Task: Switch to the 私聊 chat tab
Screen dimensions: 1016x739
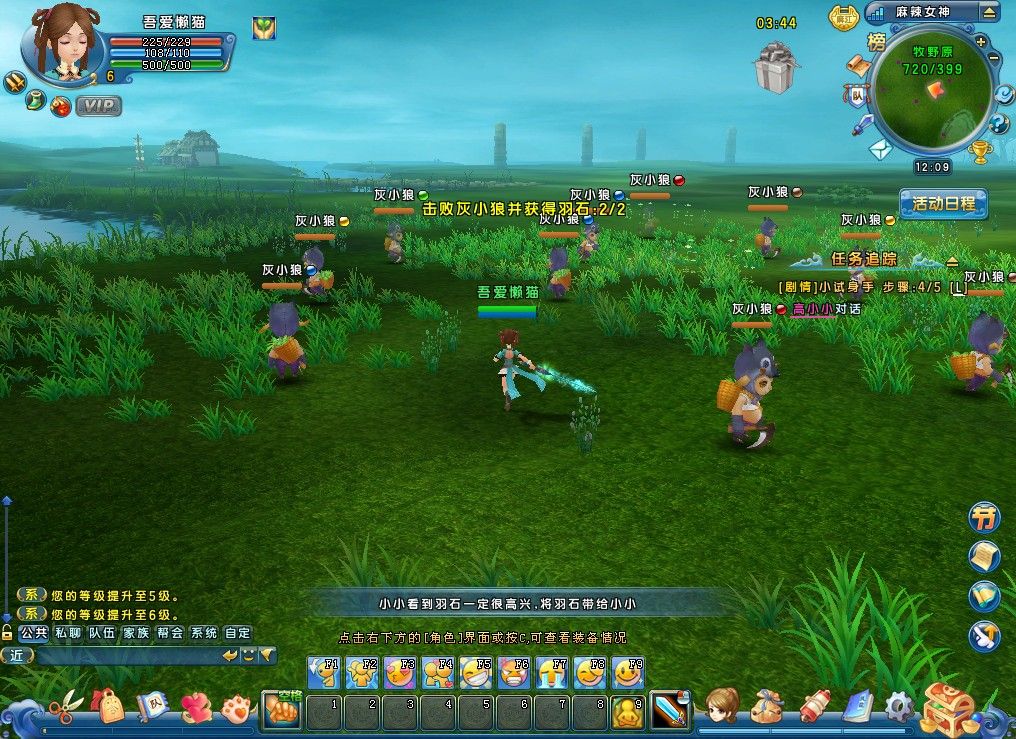Action: pos(68,632)
